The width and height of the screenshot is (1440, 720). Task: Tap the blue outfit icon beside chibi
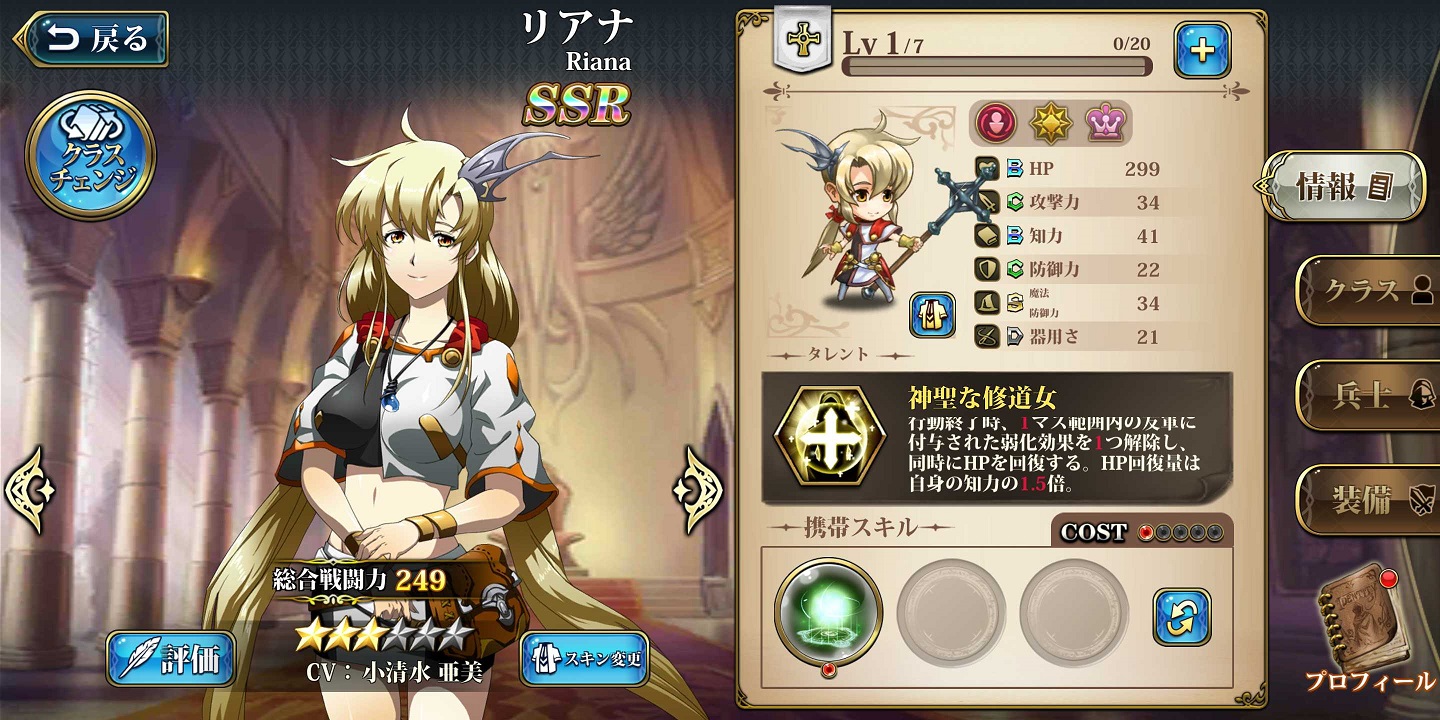point(932,316)
